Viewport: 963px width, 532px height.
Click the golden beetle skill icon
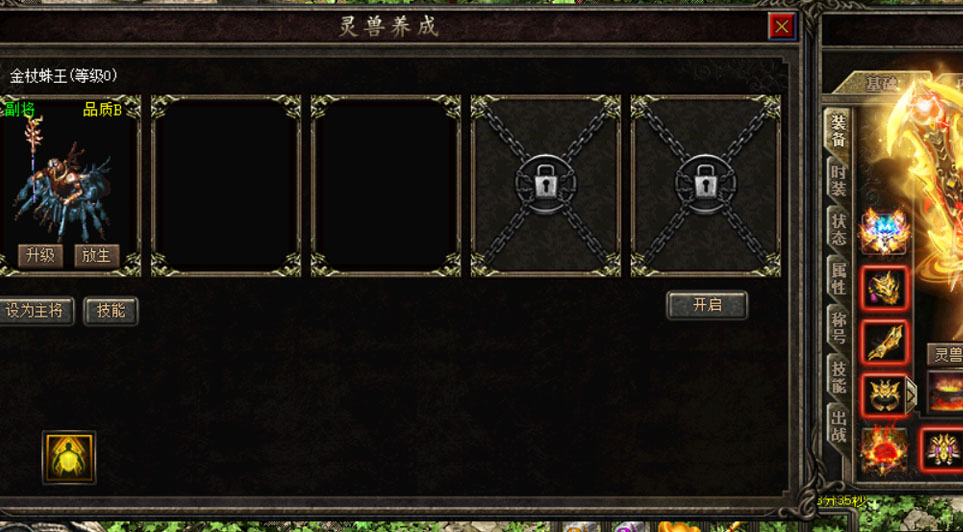[x=69, y=457]
